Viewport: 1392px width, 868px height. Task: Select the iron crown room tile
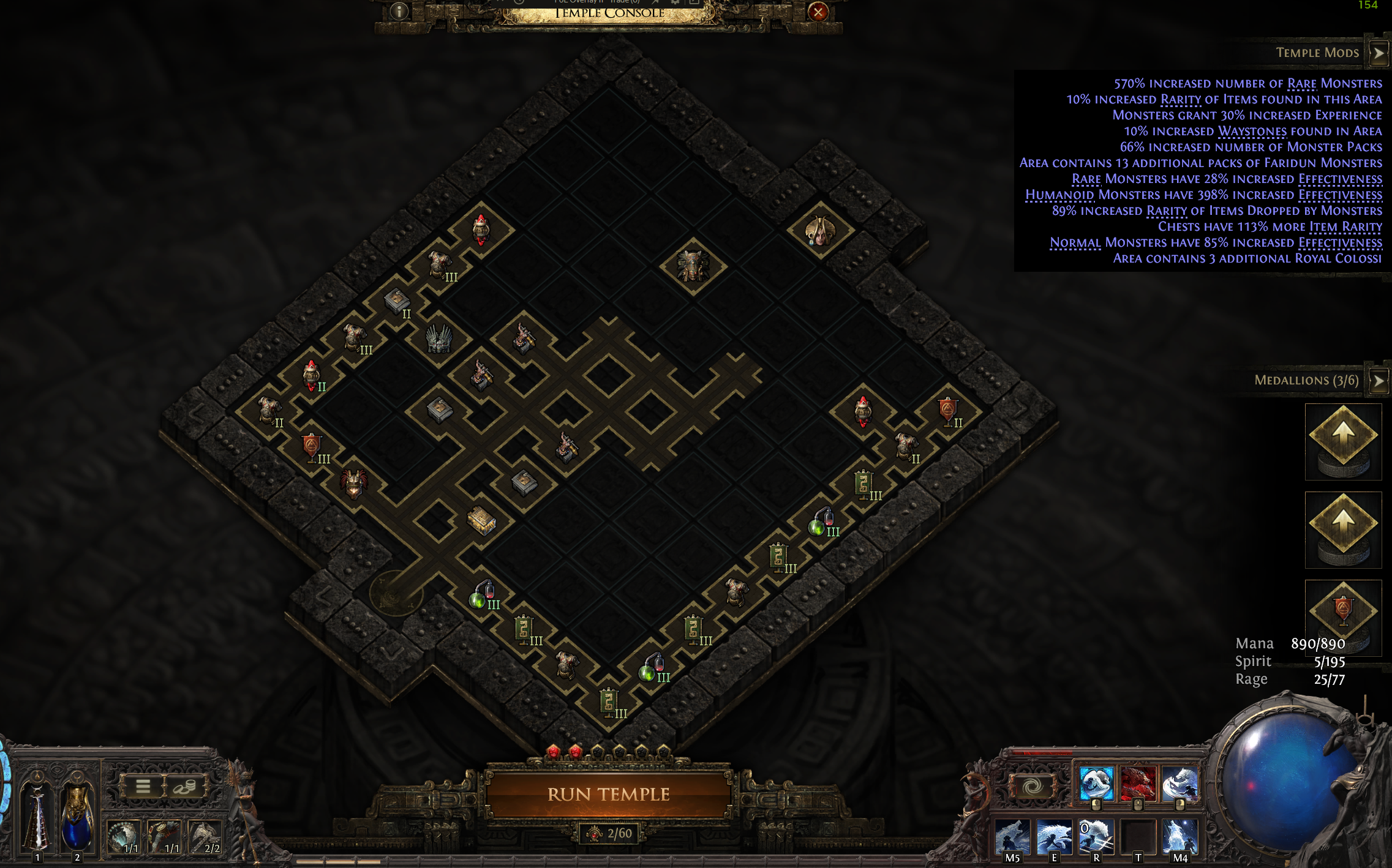pyautogui.click(x=438, y=338)
